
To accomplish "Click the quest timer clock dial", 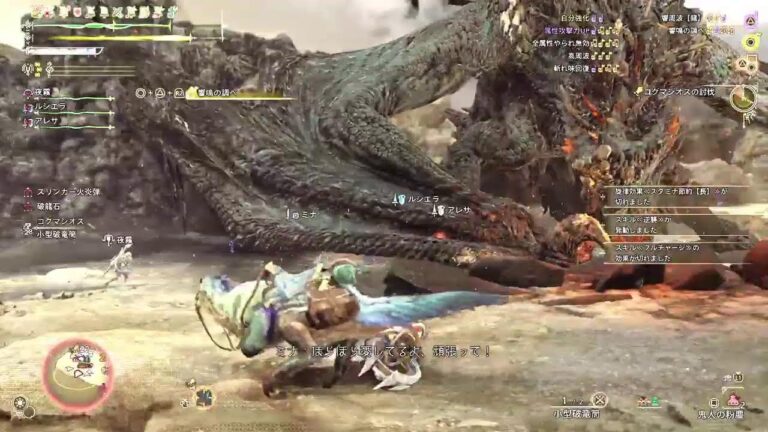I will point(741,98).
